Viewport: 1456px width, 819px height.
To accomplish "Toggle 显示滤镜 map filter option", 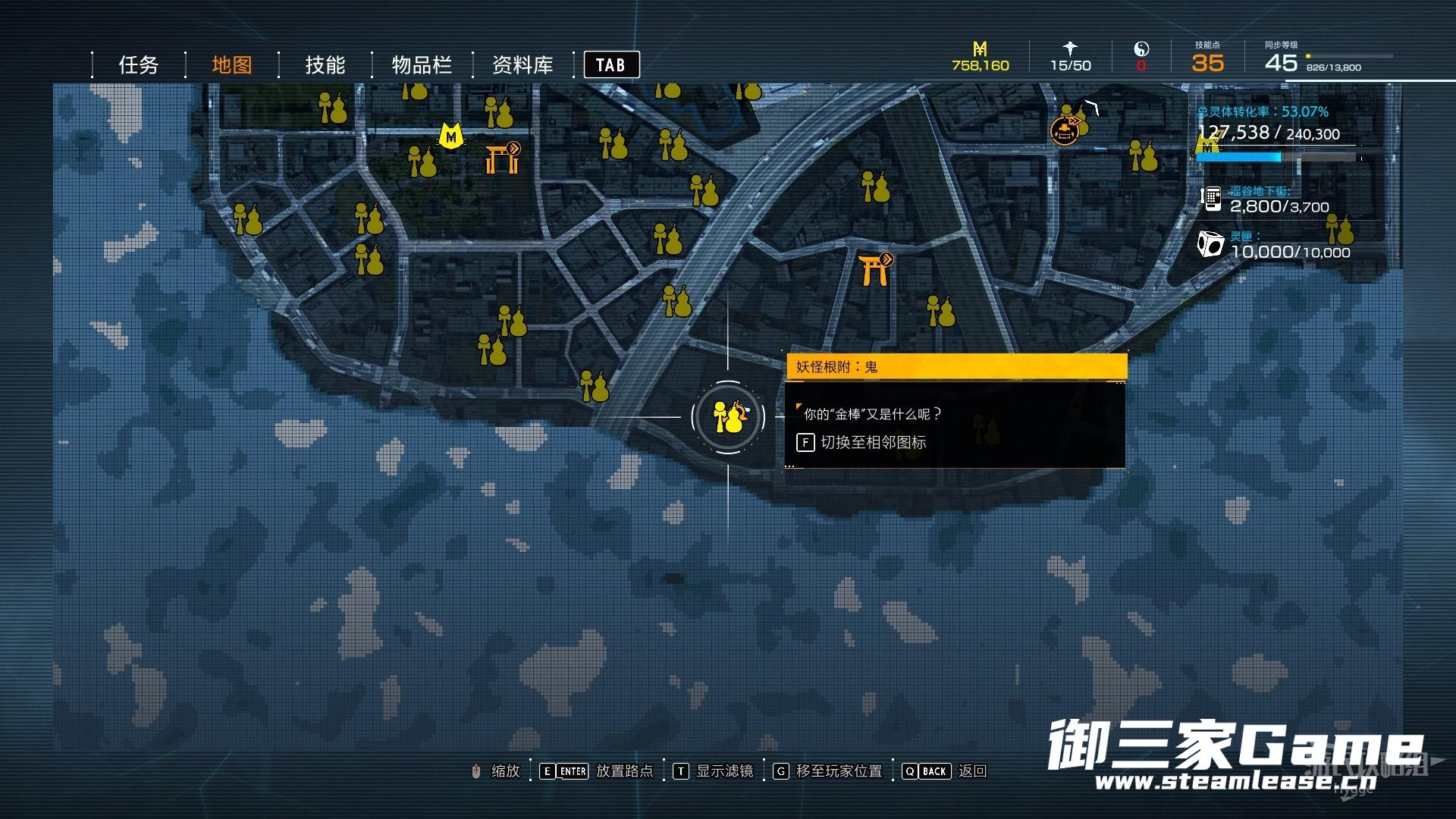I will click(724, 771).
